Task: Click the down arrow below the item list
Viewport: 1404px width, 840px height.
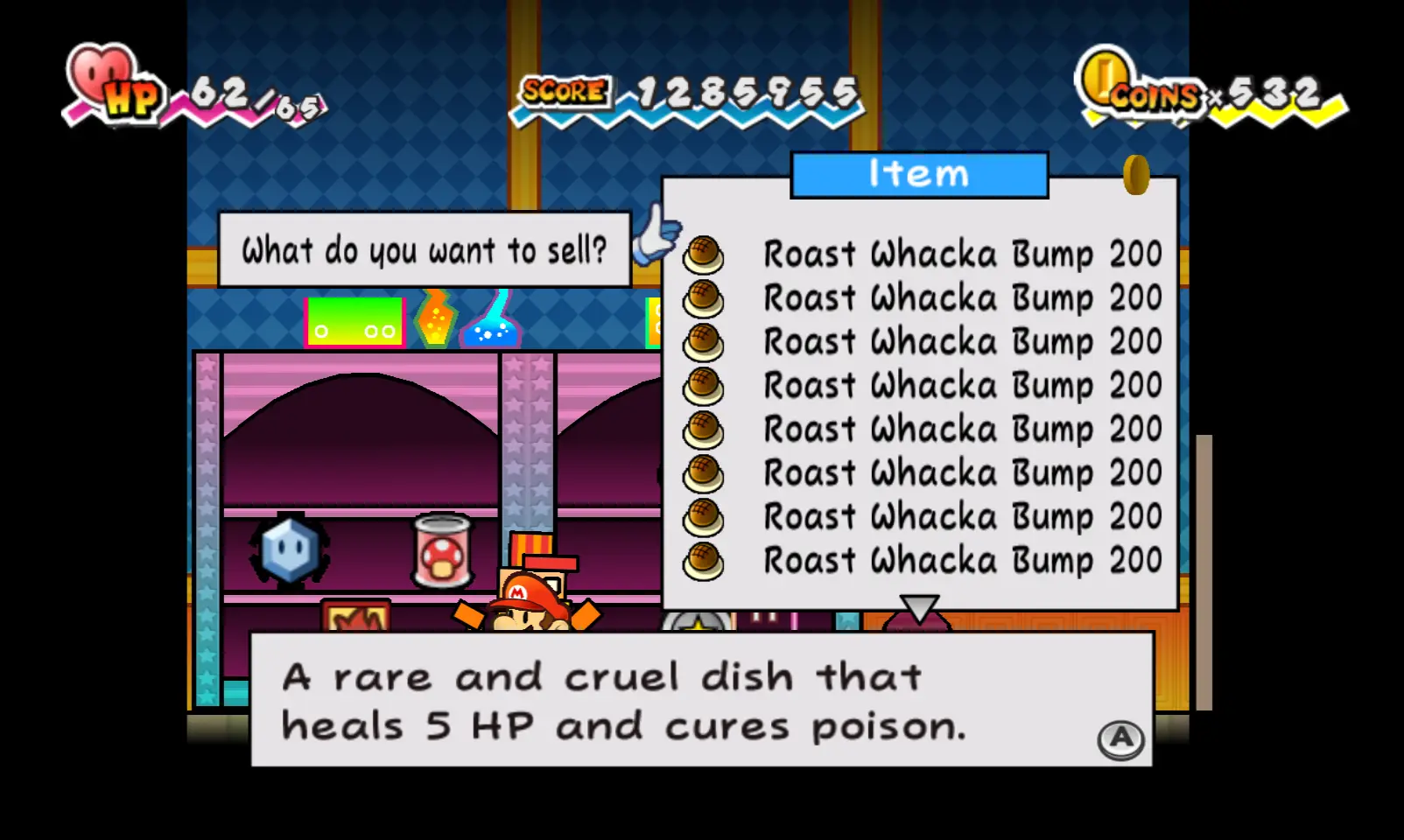Action: pos(919,607)
